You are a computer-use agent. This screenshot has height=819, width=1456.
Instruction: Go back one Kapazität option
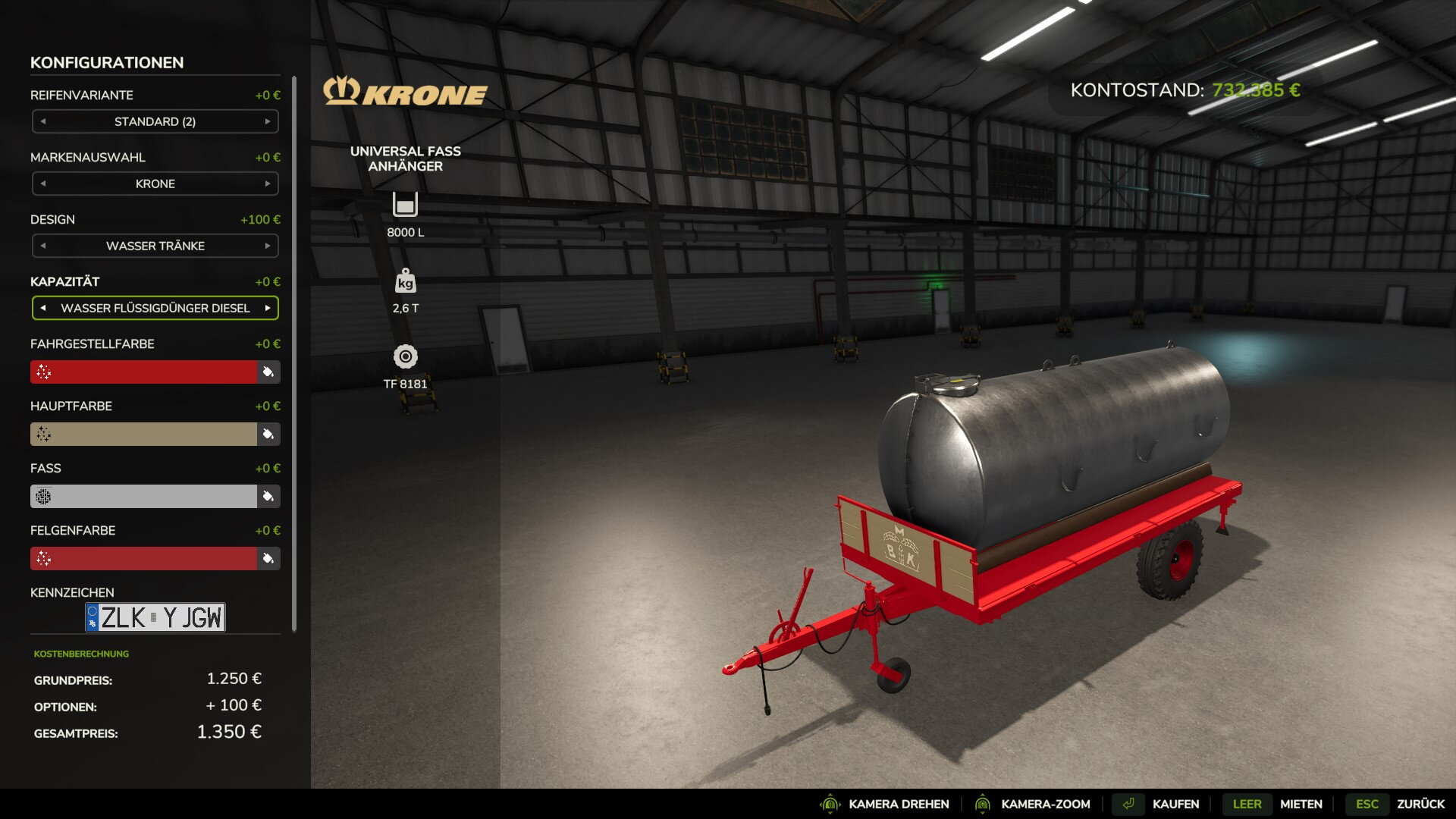[43, 308]
